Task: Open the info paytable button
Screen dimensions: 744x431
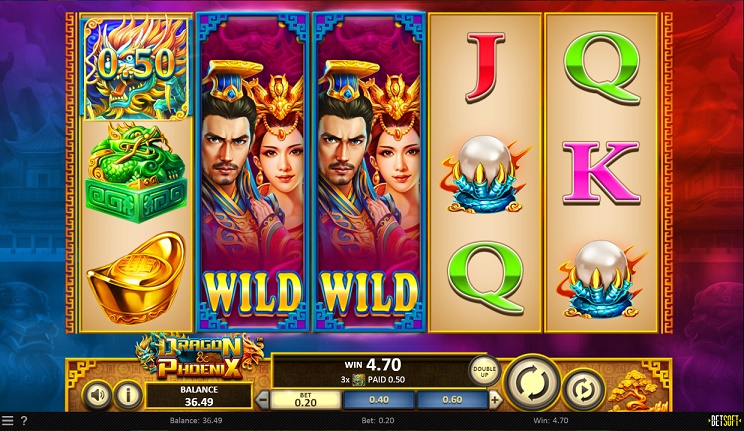Action: pos(128,394)
